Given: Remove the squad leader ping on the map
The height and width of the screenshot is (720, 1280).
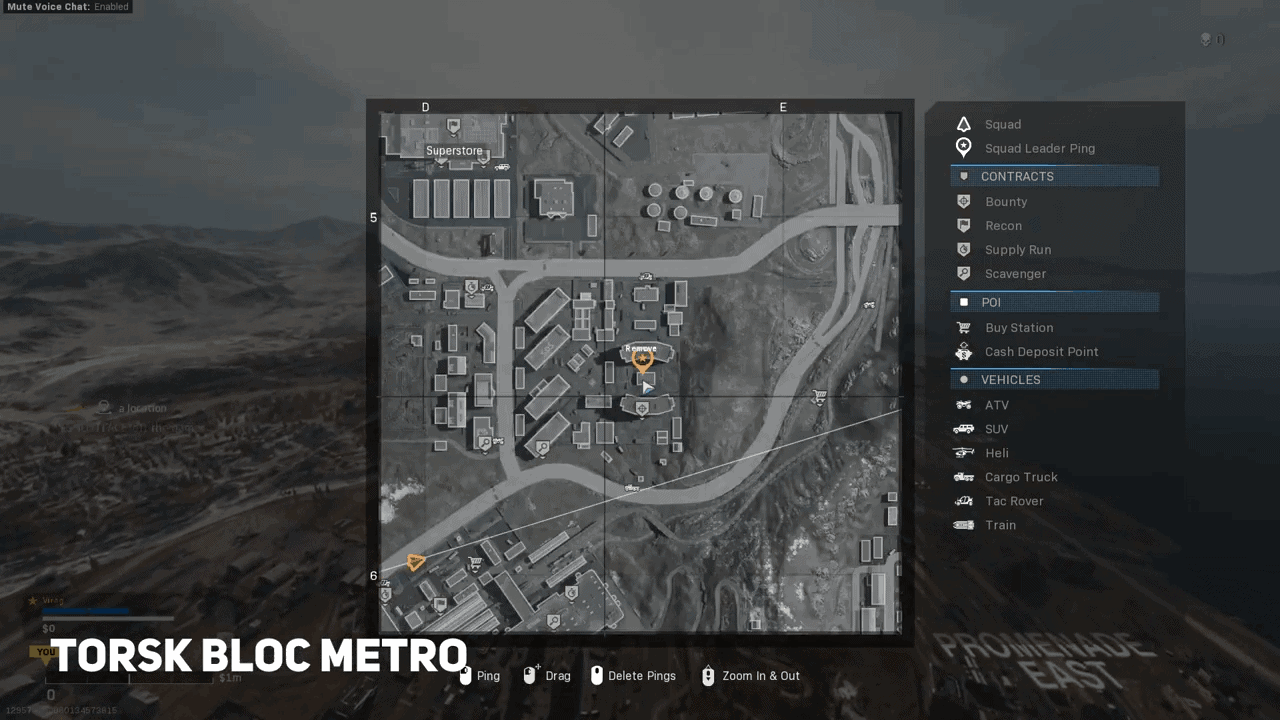Looking at the screenshot, I should 641,359.
